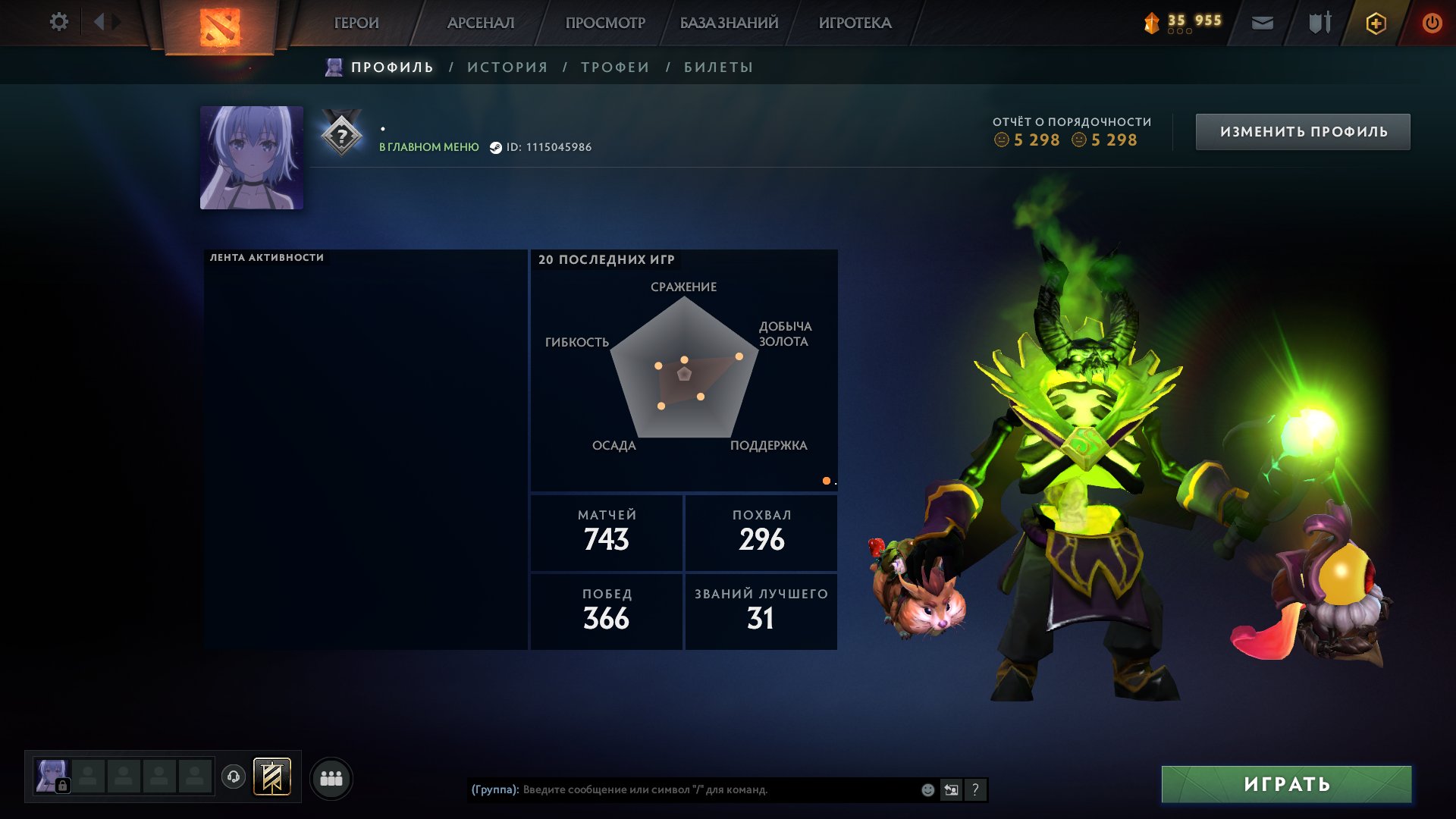Open the guild banner icon near party slots
The image size is (1456, 819).
pyautogui.click(x=273, y=777)
